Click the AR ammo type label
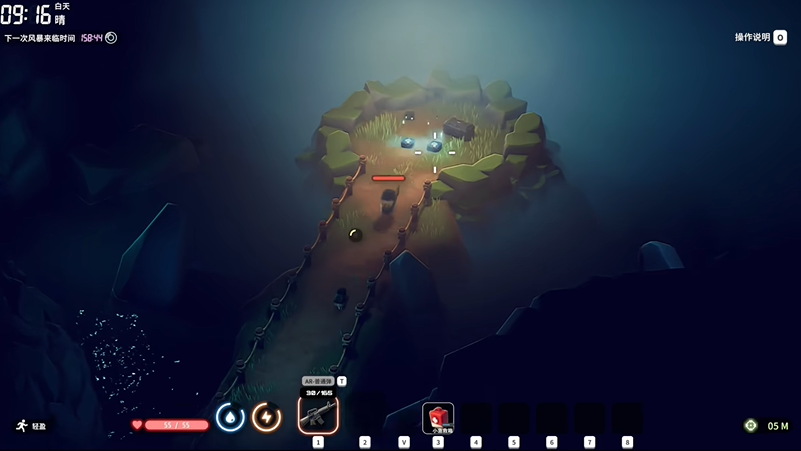Image resolution: width=801 pixels, height=451 pixels. point(318,381)
